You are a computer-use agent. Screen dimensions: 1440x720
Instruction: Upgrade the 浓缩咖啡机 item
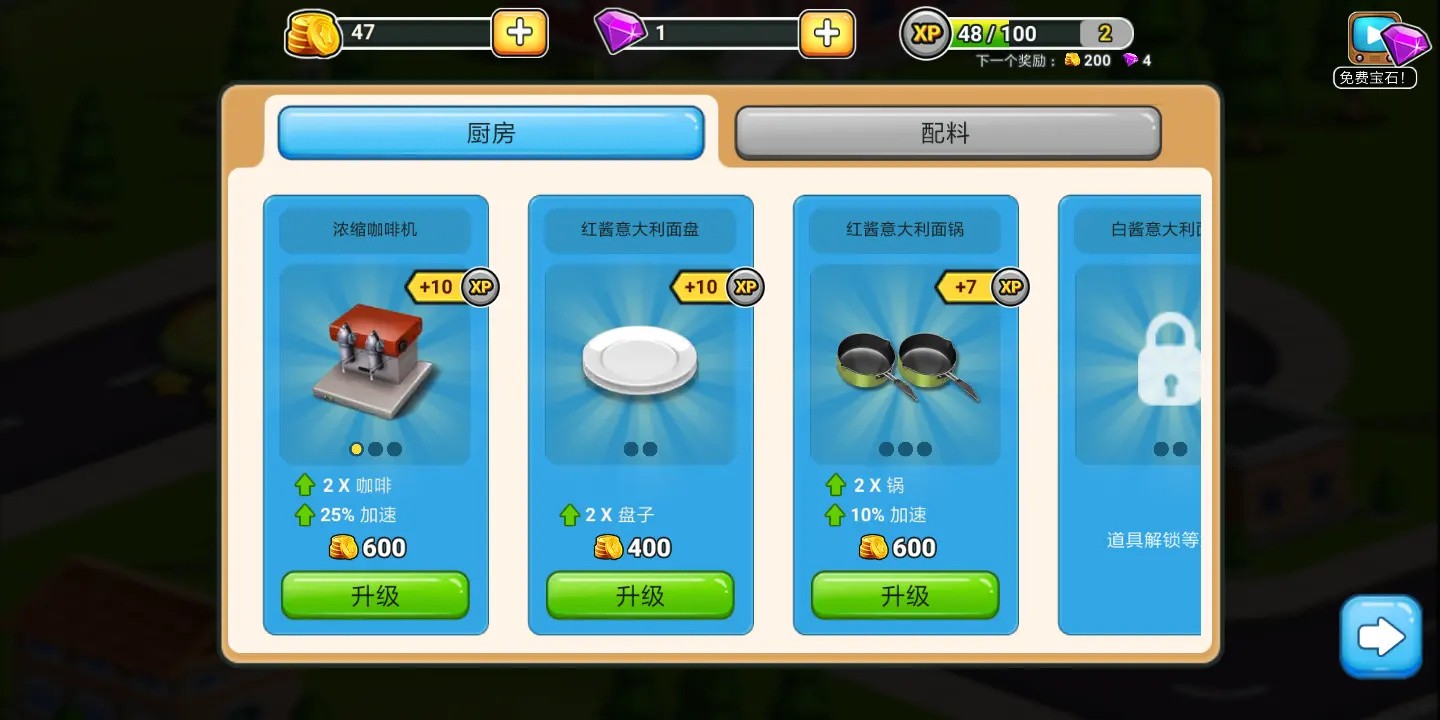click(x=375, y=595)
